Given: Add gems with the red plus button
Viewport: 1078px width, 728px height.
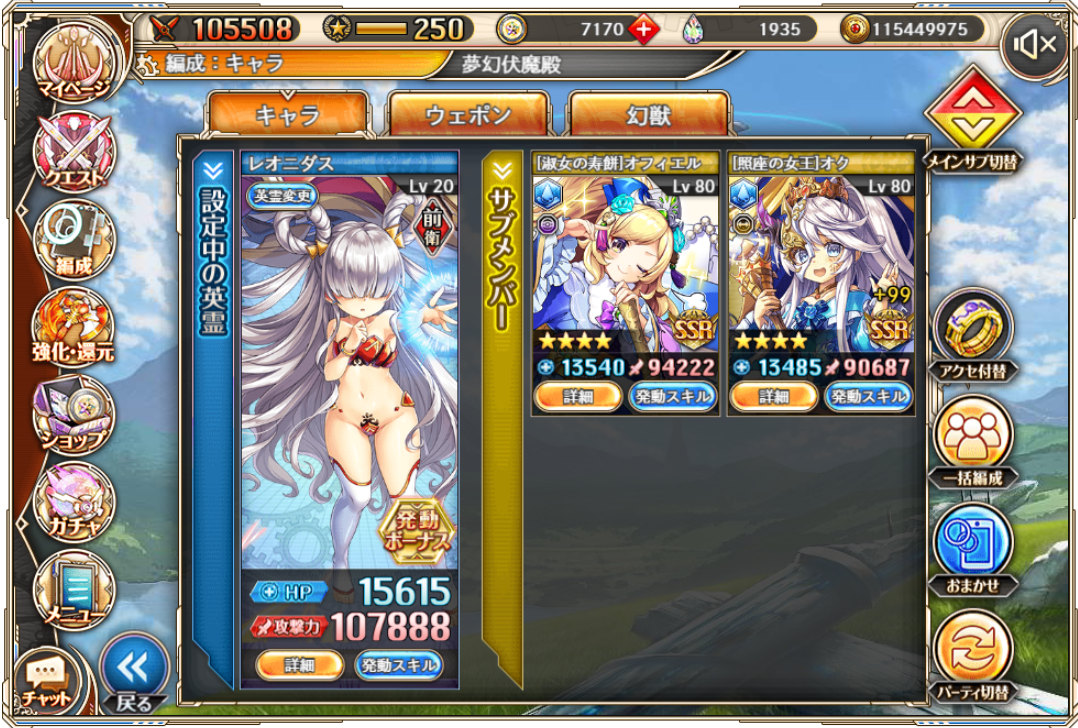Looking at the screenshot, I should pyautogui.click(x=643, y=30).
